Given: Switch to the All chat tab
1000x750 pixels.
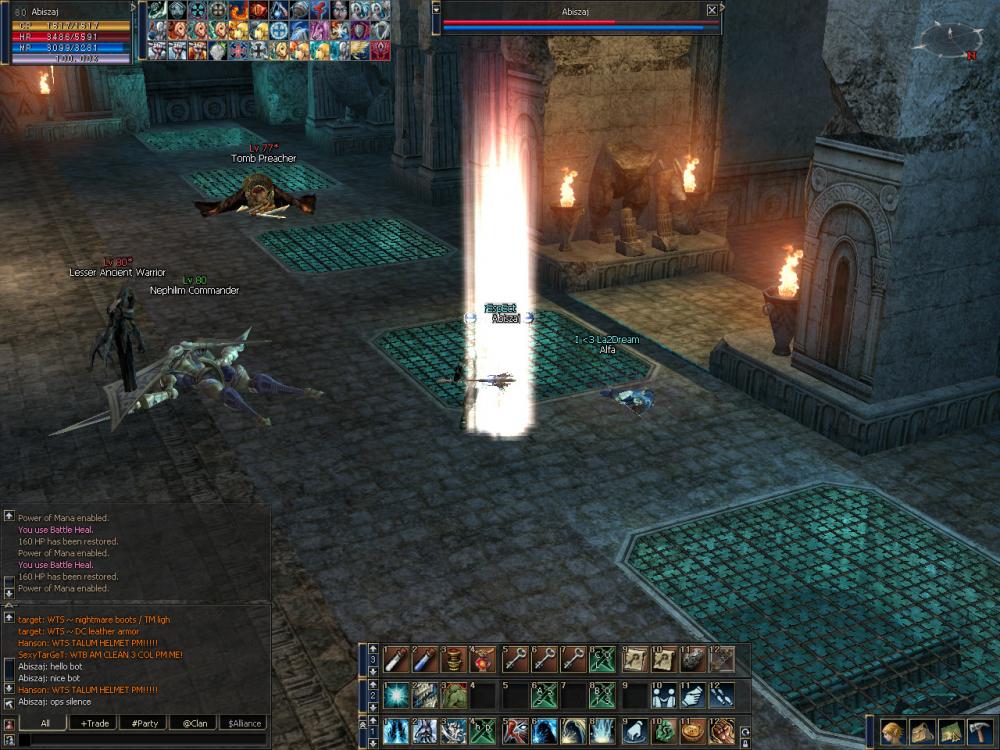Looking at the screenshot, I should (46, 723).
